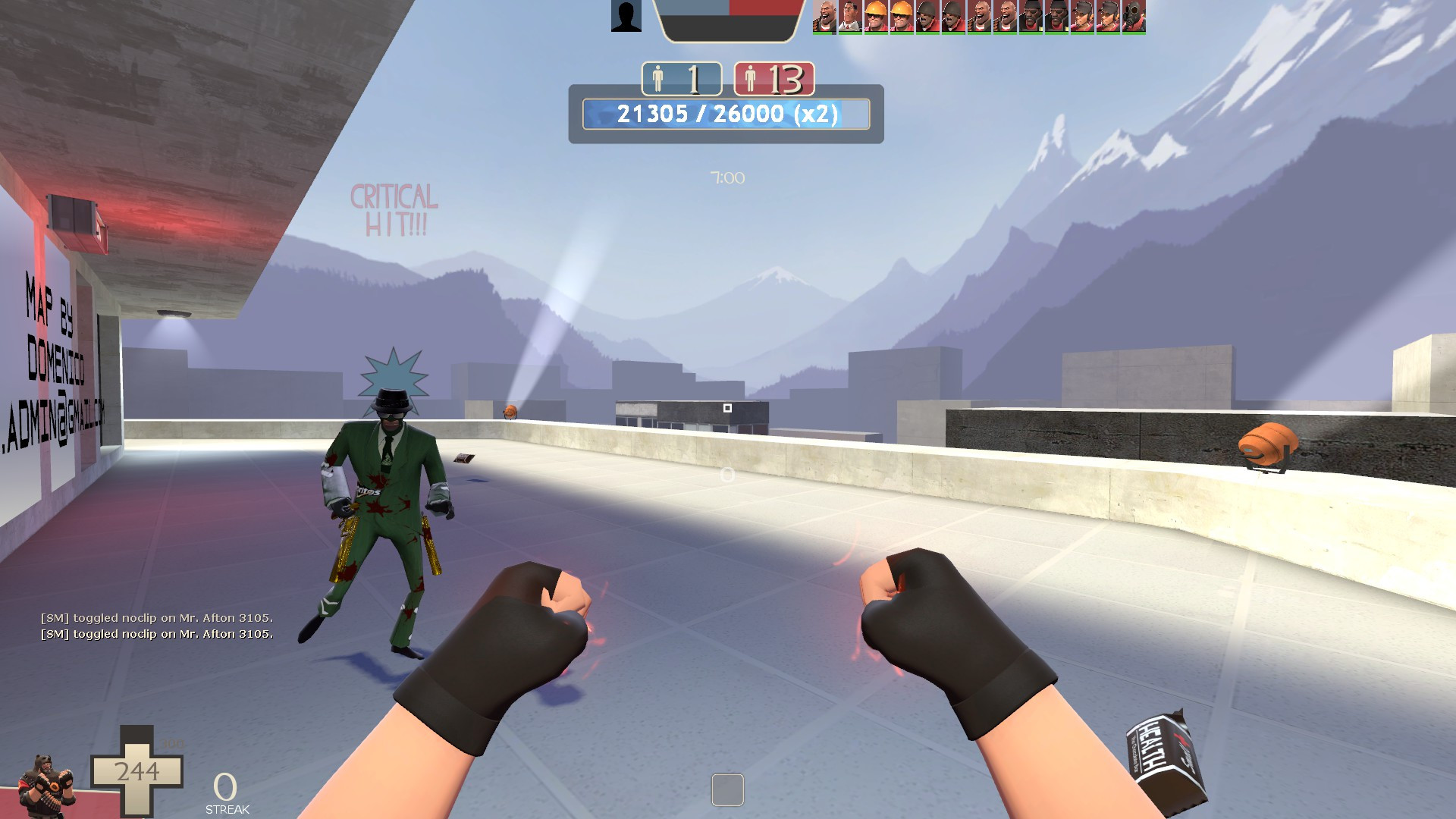This screenshot has height=819, width=1456.
Task: Toggle the BLU team player counter showing 1
Action: pyautogui.click(x=682, y=78)
